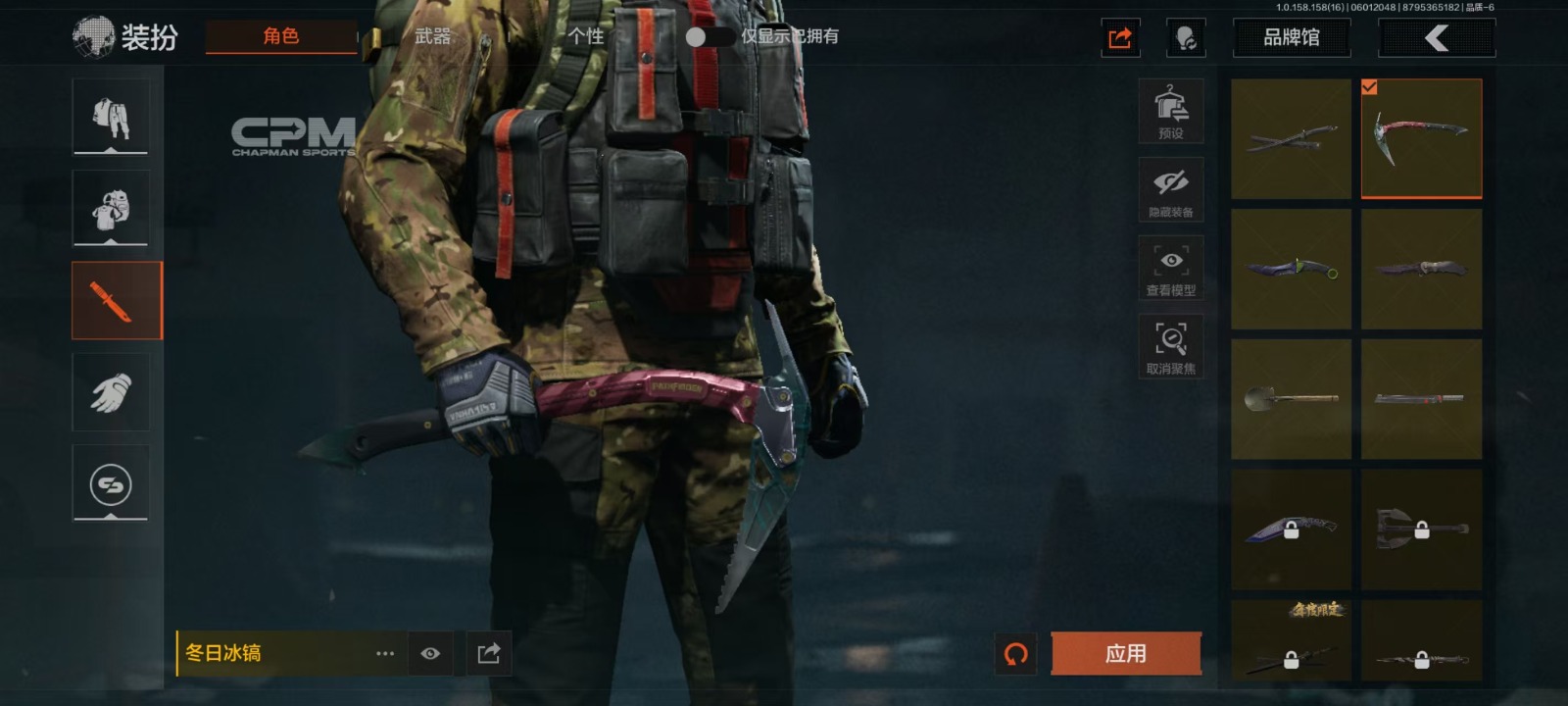Select the shovel melee skin
Viewport: 1568px width, 706px height.
(1291, 398)
